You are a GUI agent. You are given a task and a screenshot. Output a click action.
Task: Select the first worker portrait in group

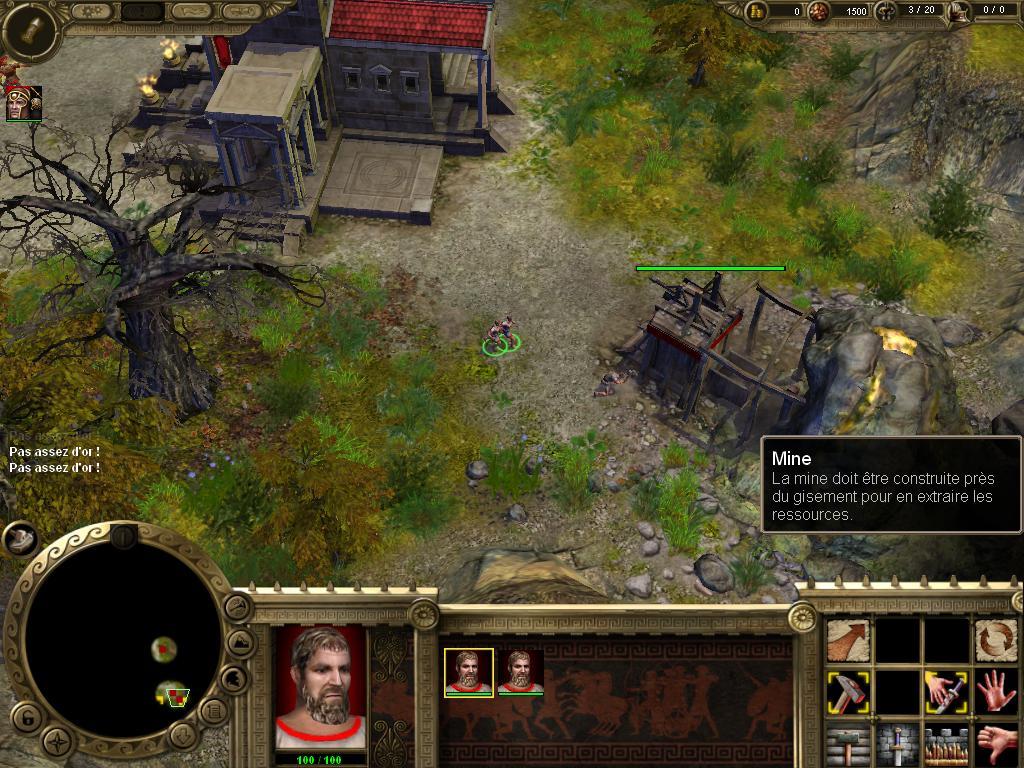click(468, 671)
